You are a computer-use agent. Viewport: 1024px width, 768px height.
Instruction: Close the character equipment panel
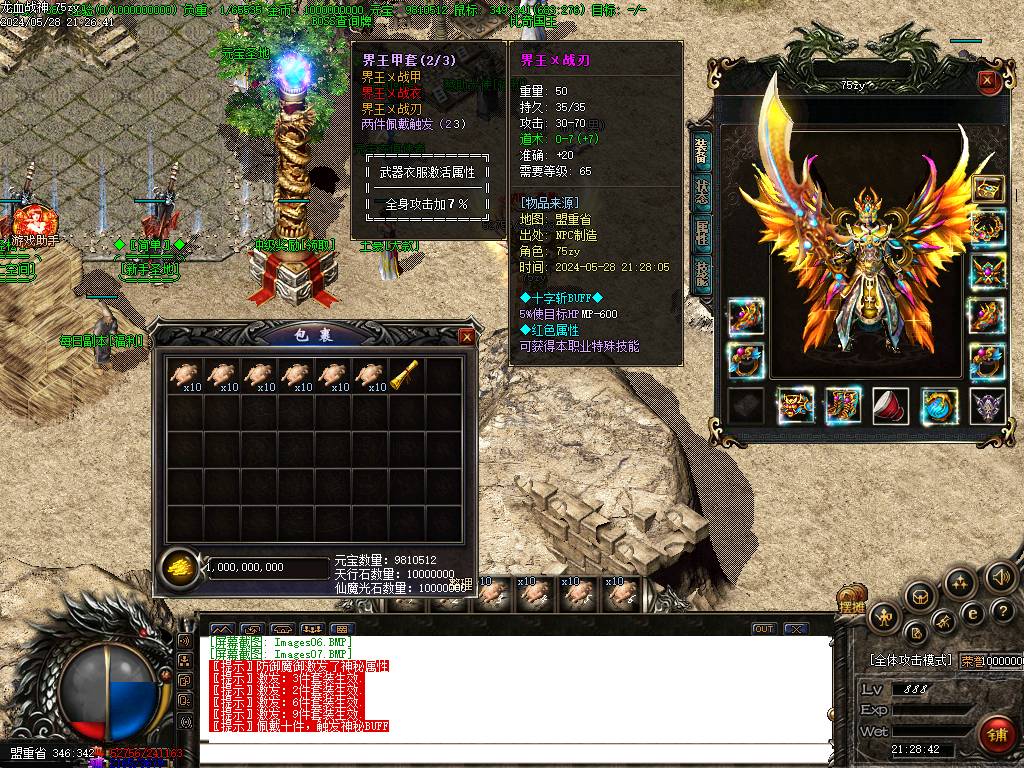pos(987,81)
